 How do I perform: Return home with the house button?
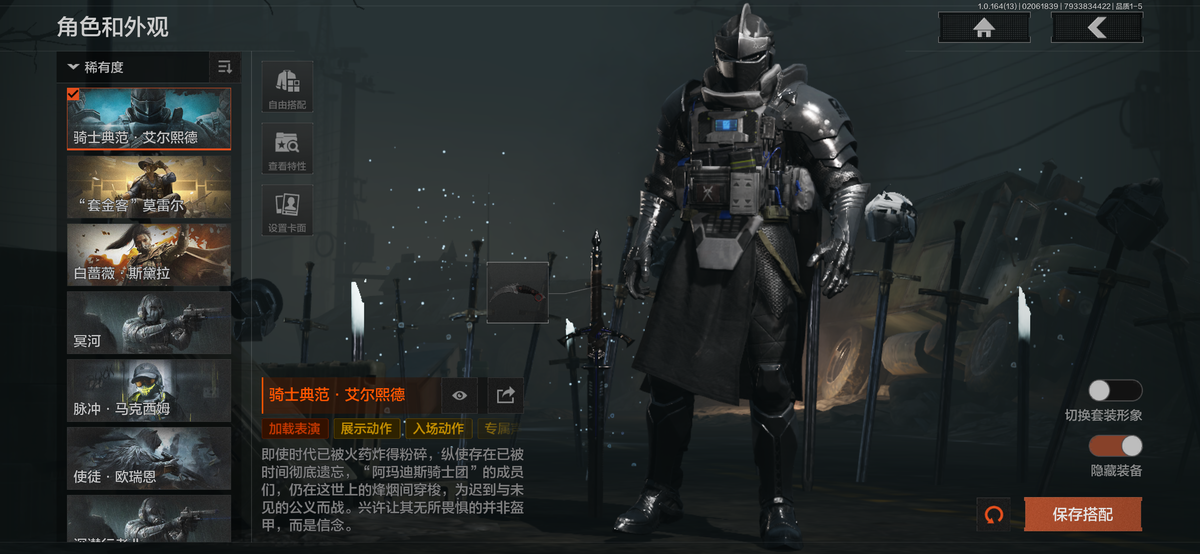click(x=984, y=28)
